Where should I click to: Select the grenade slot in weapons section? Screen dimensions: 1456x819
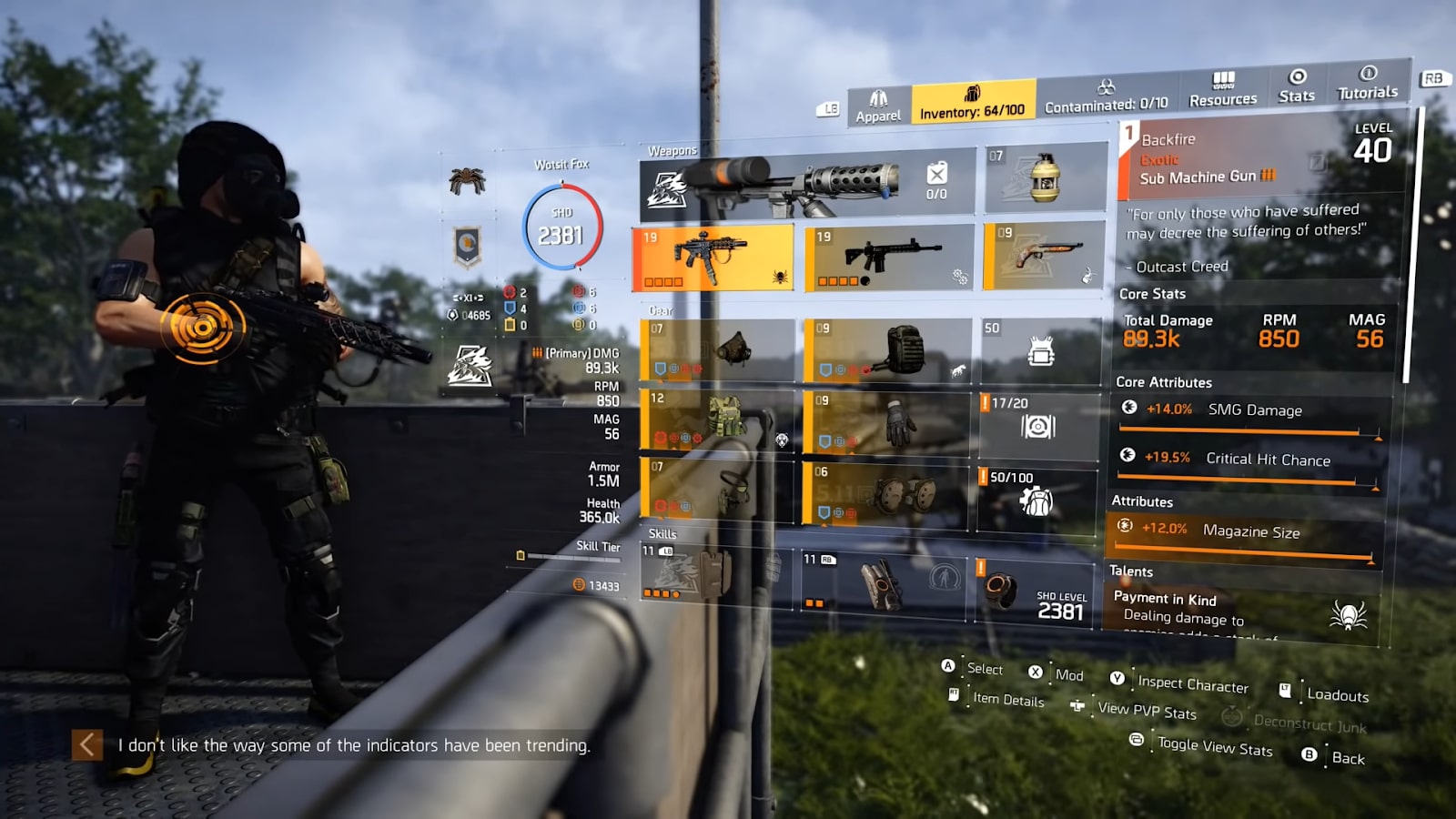1037,178
